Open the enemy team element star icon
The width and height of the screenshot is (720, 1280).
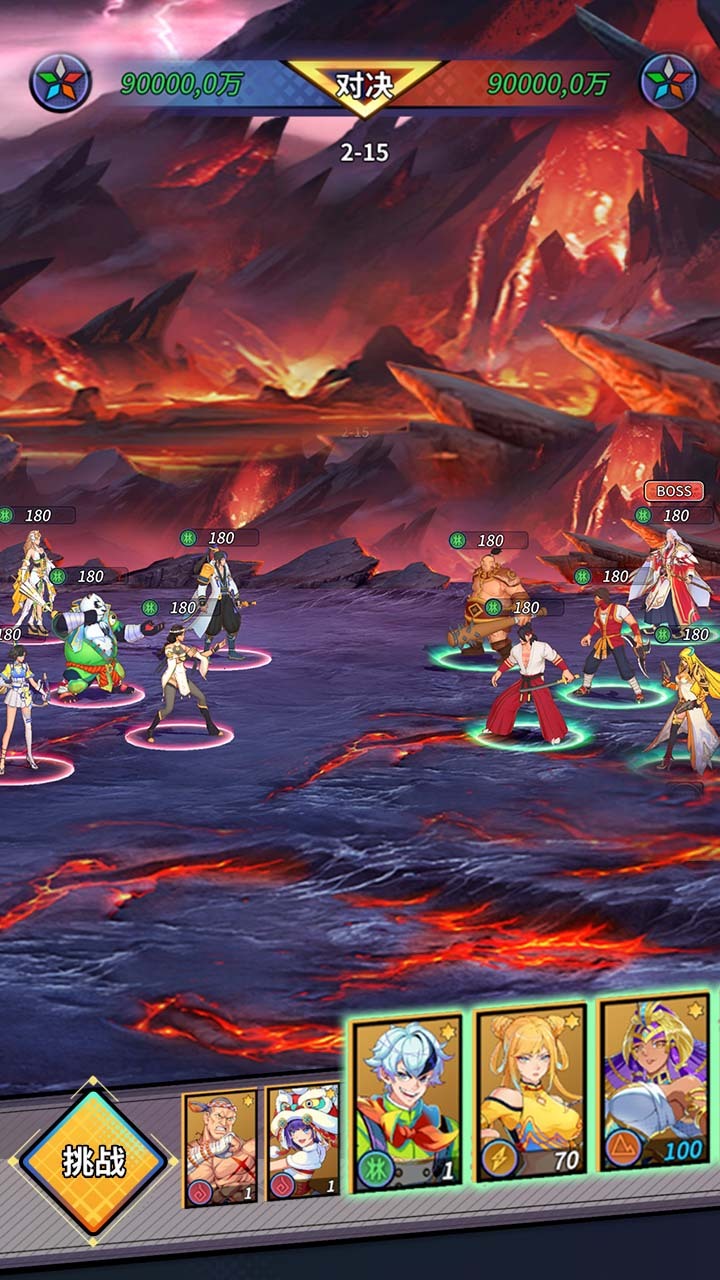coord(669,82)
